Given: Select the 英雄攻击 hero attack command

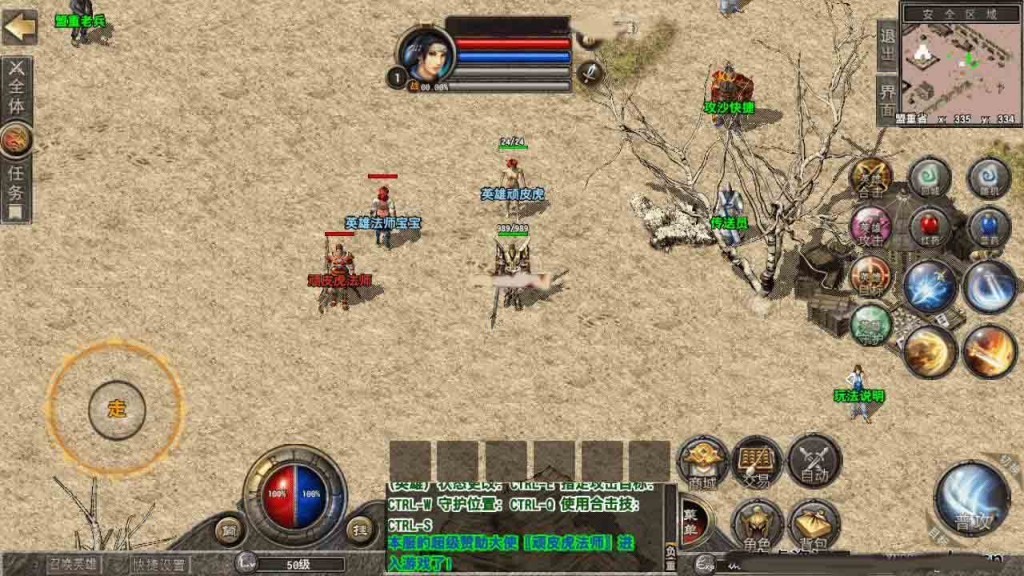Looking at the screenshot, I should 871,227.
